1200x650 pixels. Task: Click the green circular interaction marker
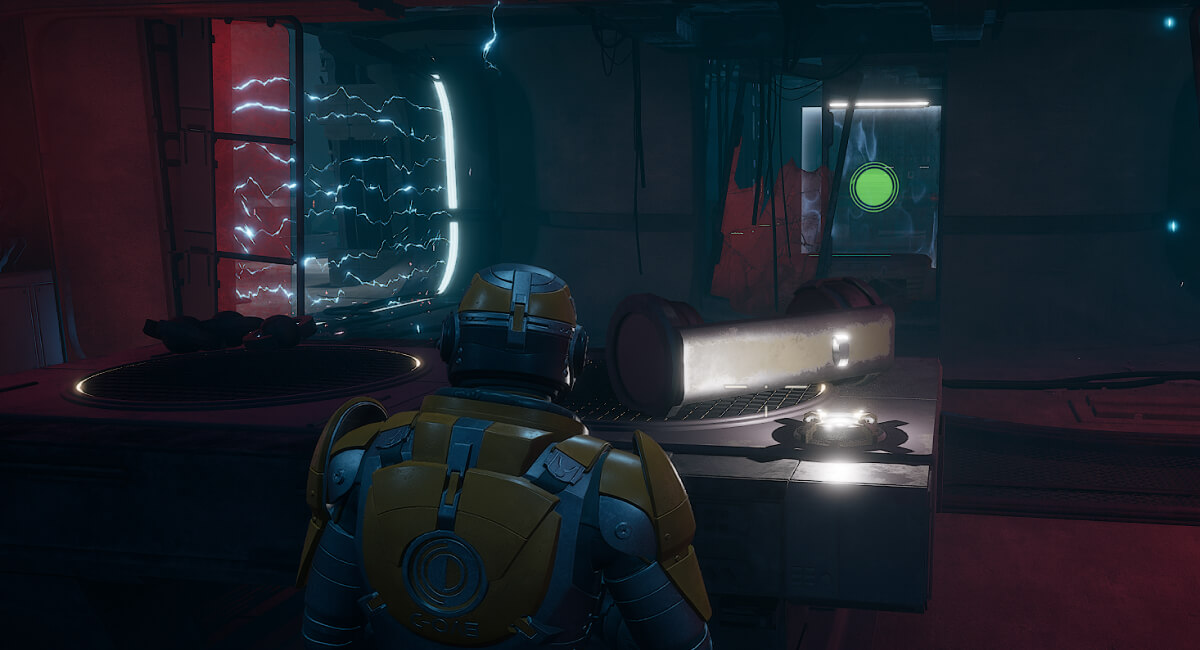873,187
